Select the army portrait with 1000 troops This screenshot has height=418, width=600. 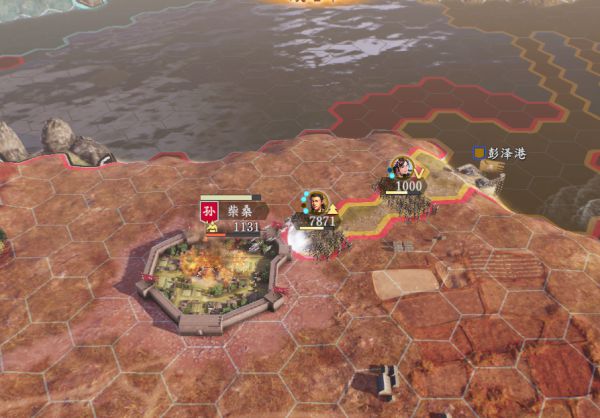point(403,167)
